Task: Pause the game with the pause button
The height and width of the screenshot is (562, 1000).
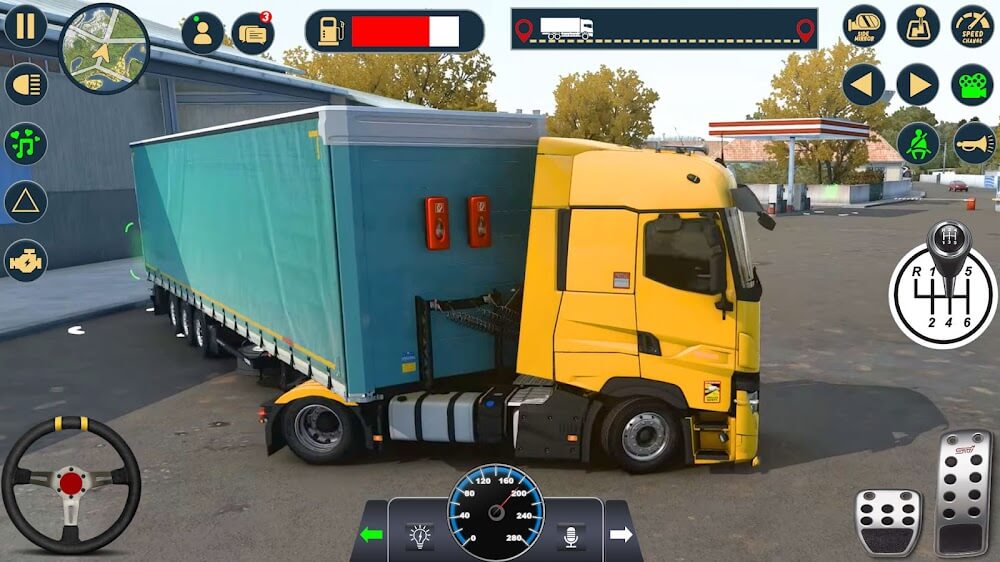Action: (x=25, y=26)
